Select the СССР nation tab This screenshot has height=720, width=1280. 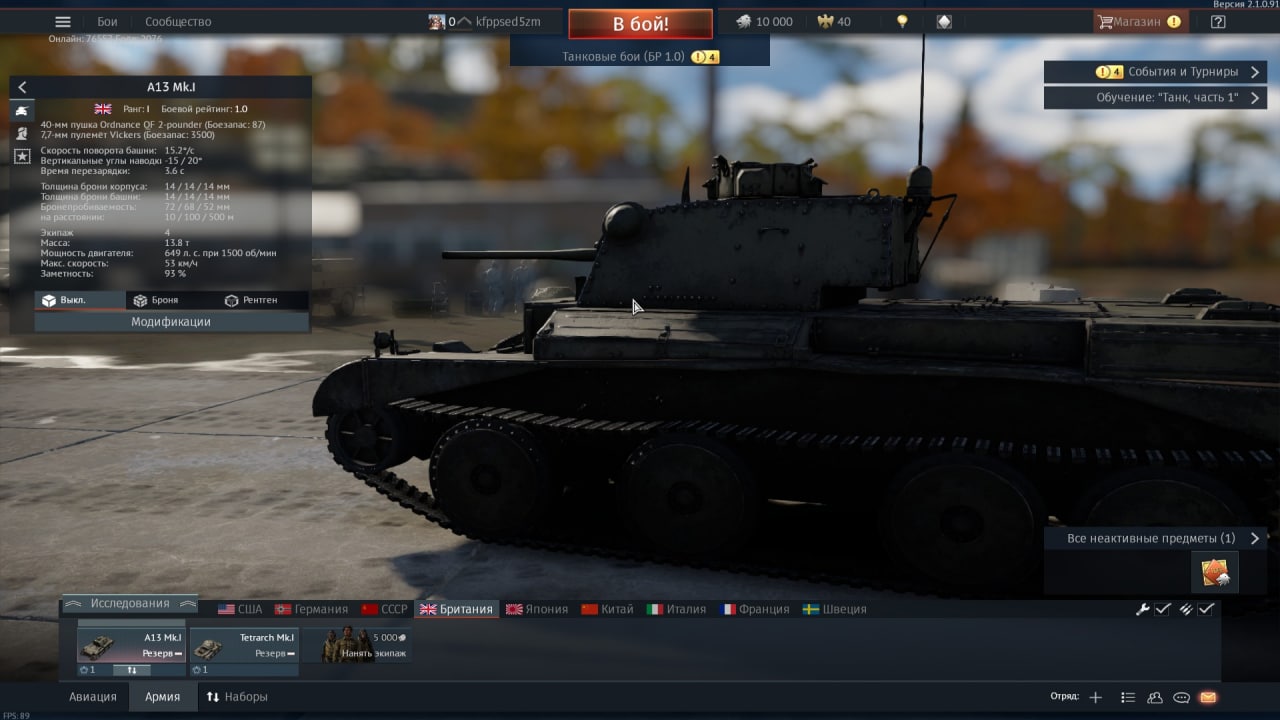tap(385, 609)
